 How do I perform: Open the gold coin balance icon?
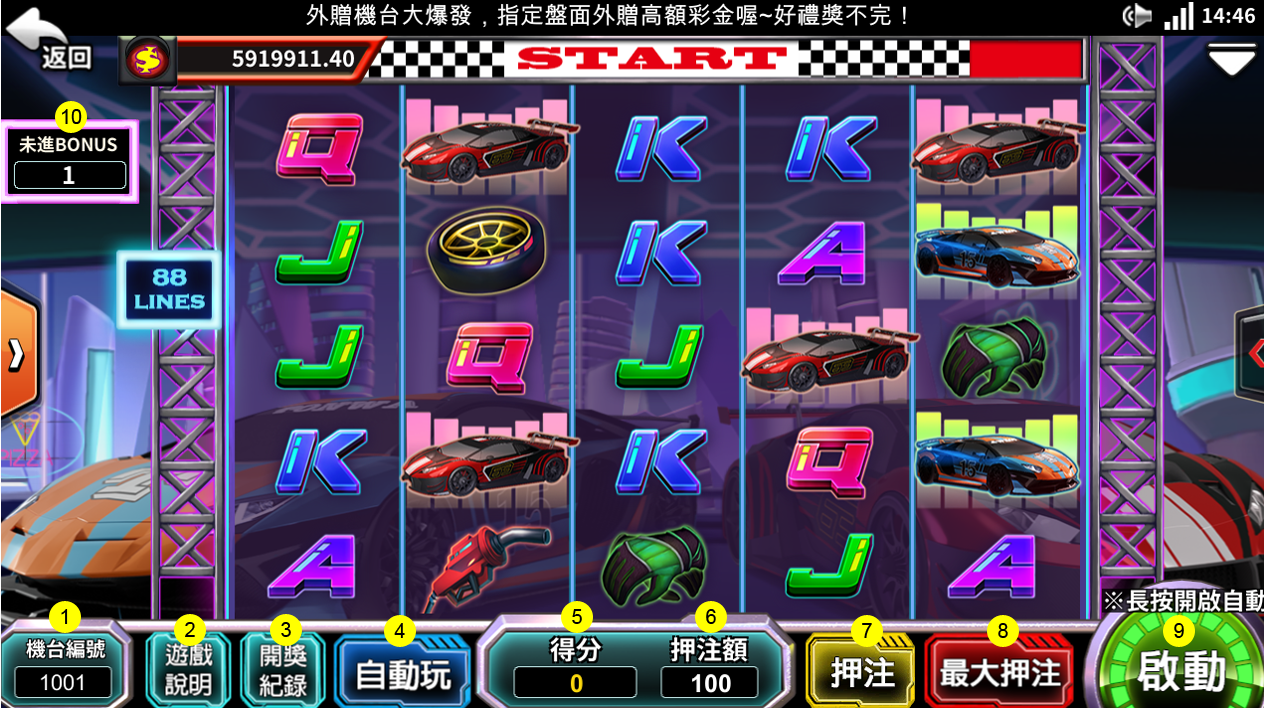pyautogui.click(x=148, y=60)
